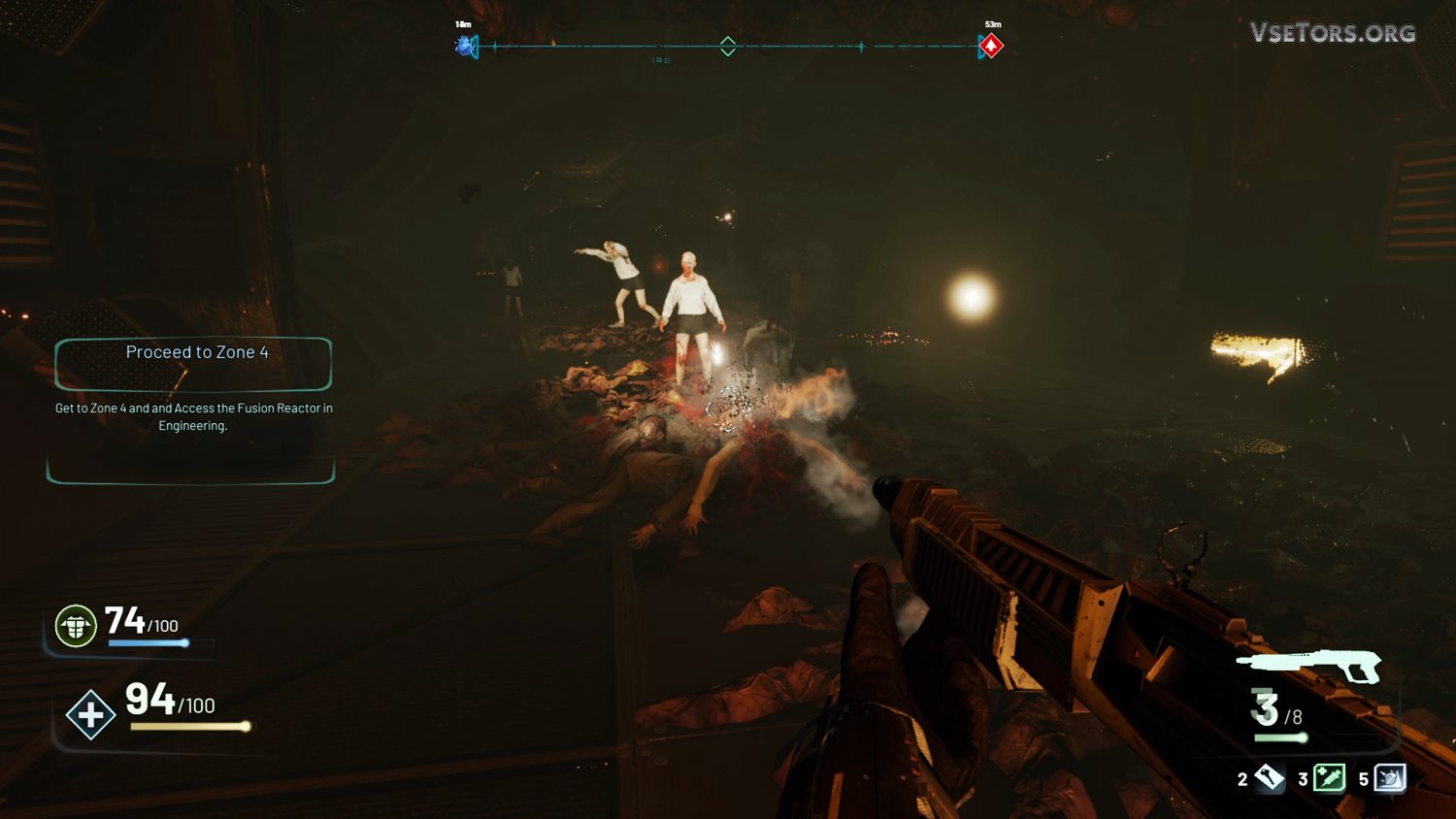This screenshot has height=819, width=1456.
Task: Click the equipped shotgun weapon icon
Action: (1309, 666)
